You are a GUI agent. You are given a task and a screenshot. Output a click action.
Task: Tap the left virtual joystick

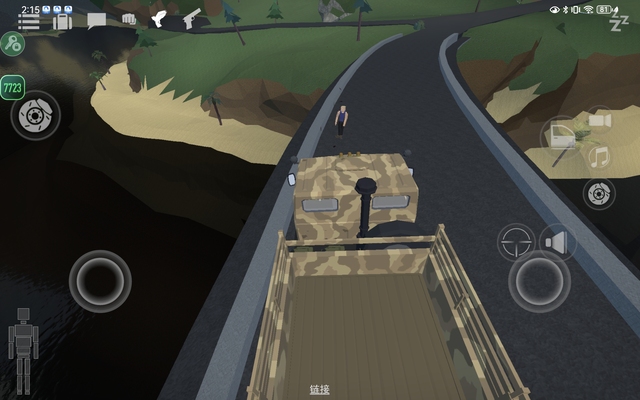[x=100, y=281]
